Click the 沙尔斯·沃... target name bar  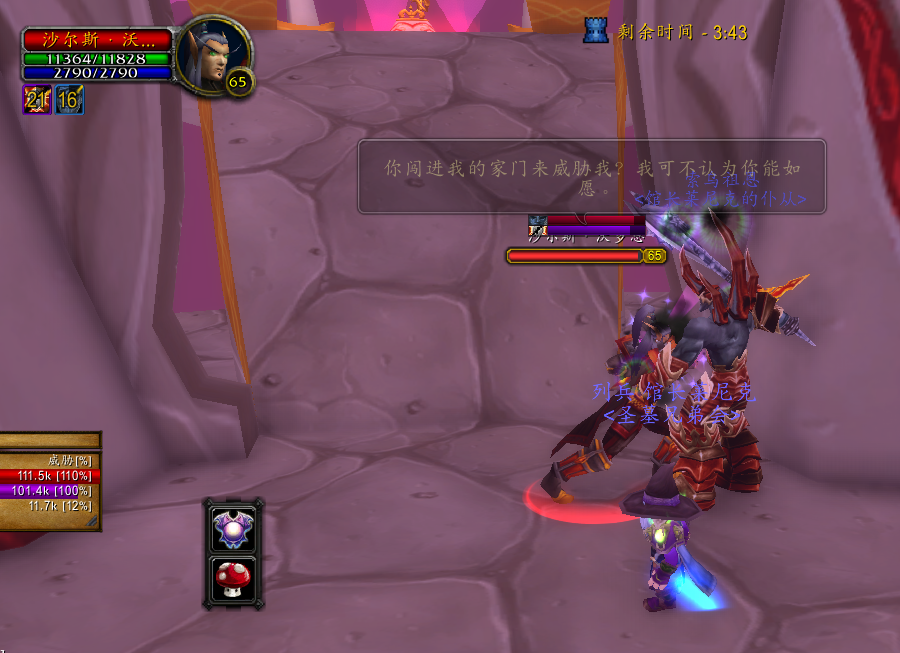coord(97,39)
